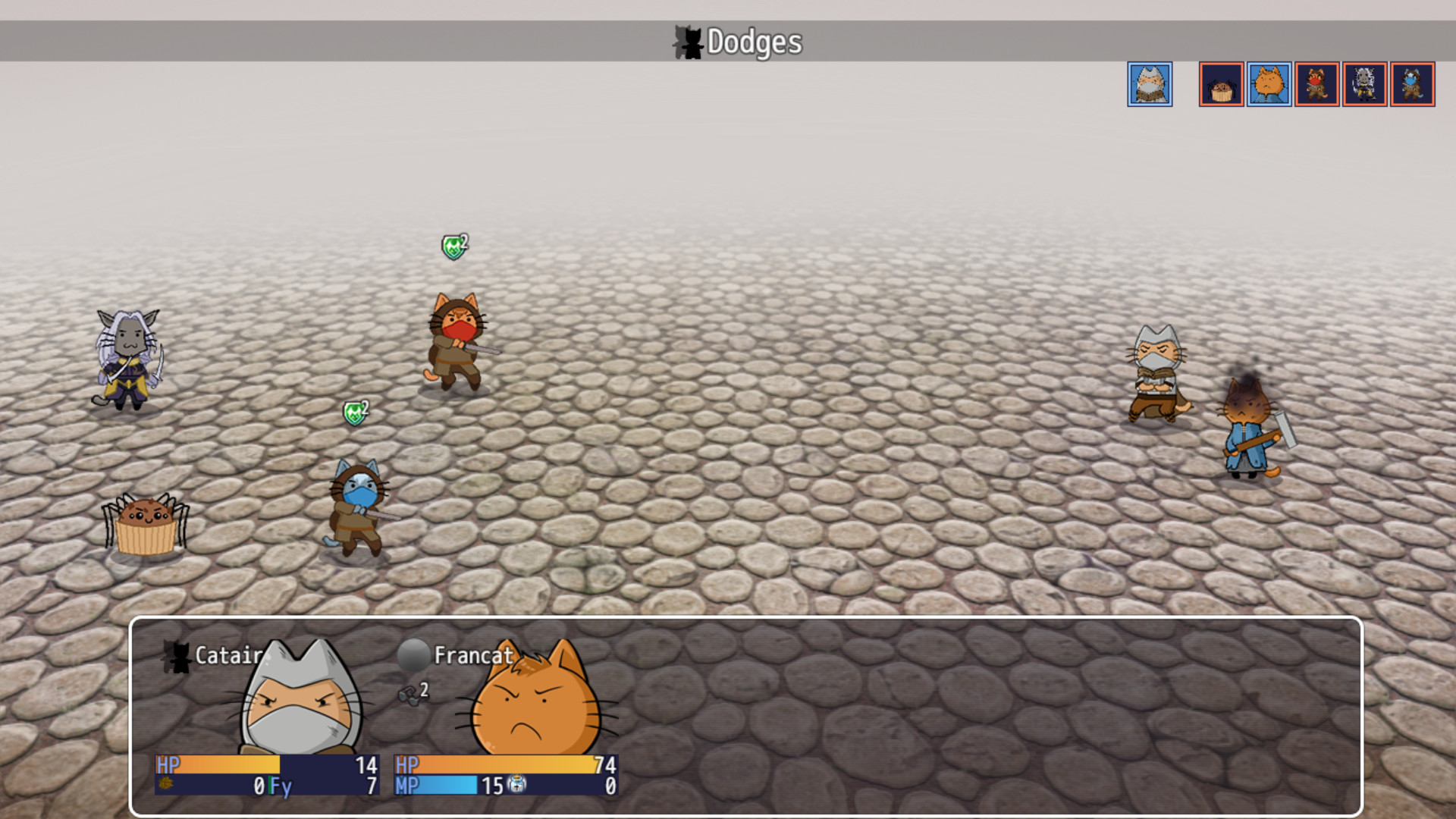Select the blue-masked bandit cat turn icon

[x=1412, y=84]
